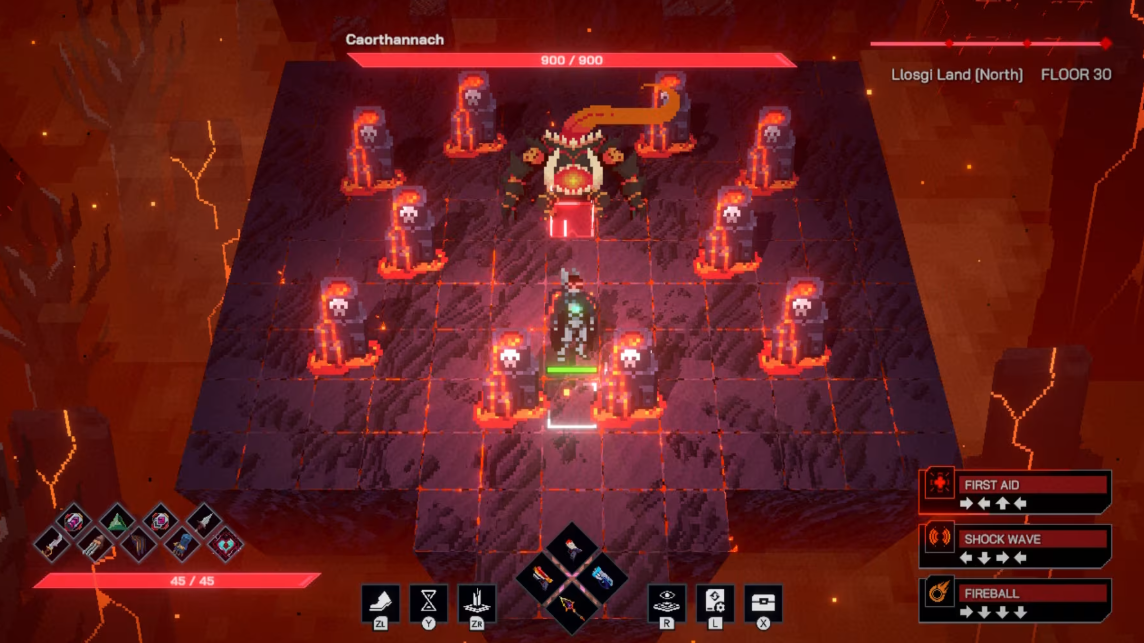The image size is (1144, 643).
Task: Cast the Fireball skill
Action: 1015,600
